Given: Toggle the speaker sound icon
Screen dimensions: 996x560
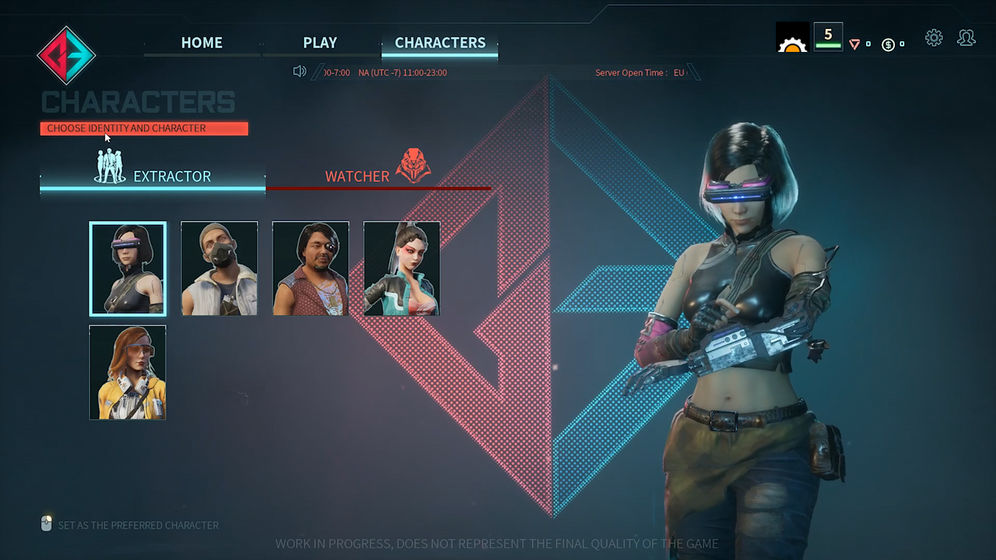Looking at the screenshot, I should [299, 71].
